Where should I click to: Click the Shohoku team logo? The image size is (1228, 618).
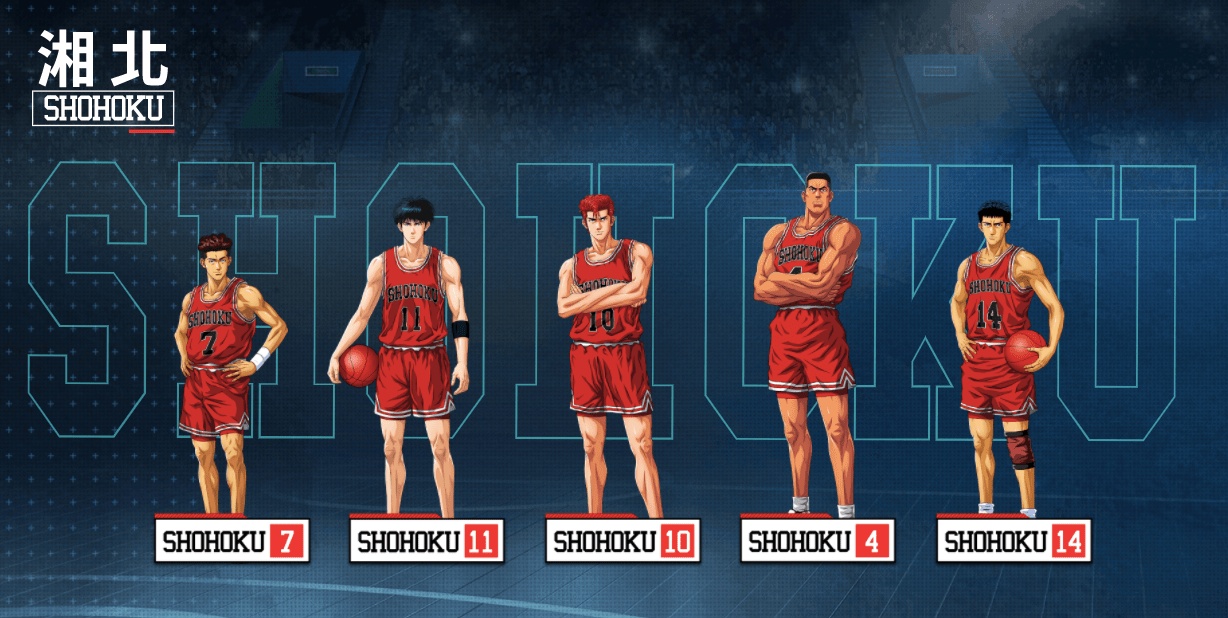click(x=103, y=80)
